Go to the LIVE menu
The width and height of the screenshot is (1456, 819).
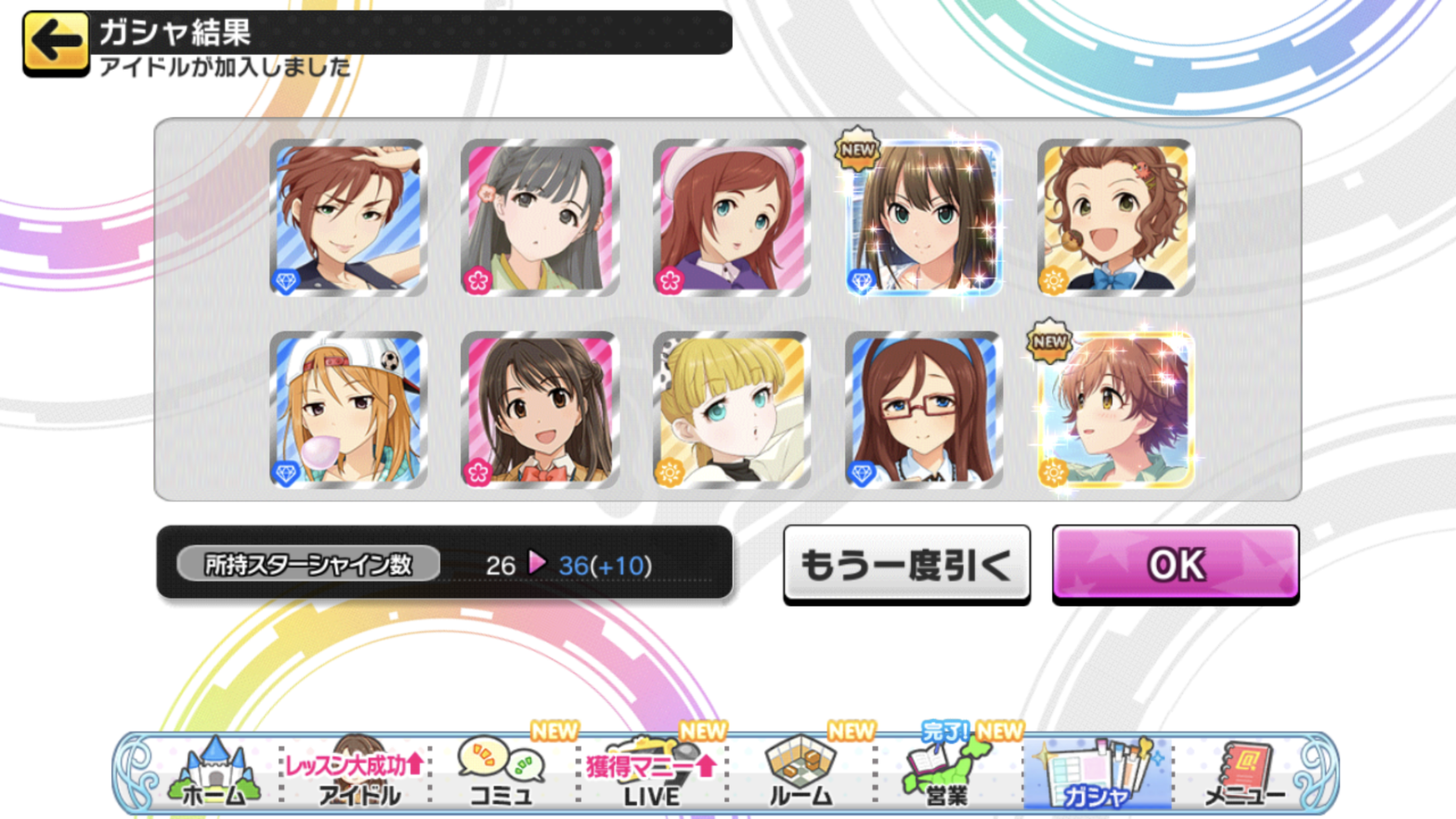point(652,773)
